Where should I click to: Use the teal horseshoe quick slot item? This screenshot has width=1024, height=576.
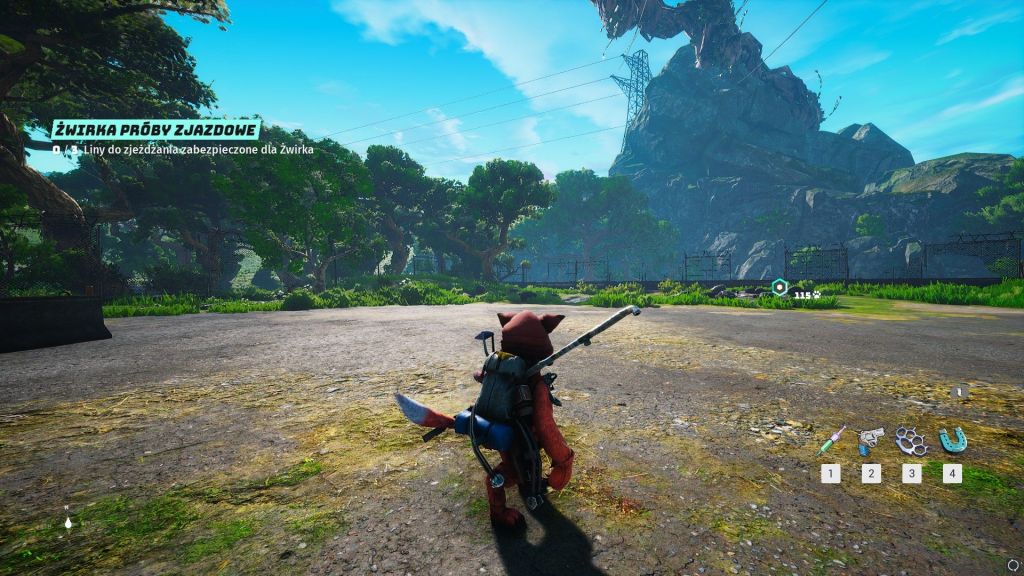click(x=952, y=439)
